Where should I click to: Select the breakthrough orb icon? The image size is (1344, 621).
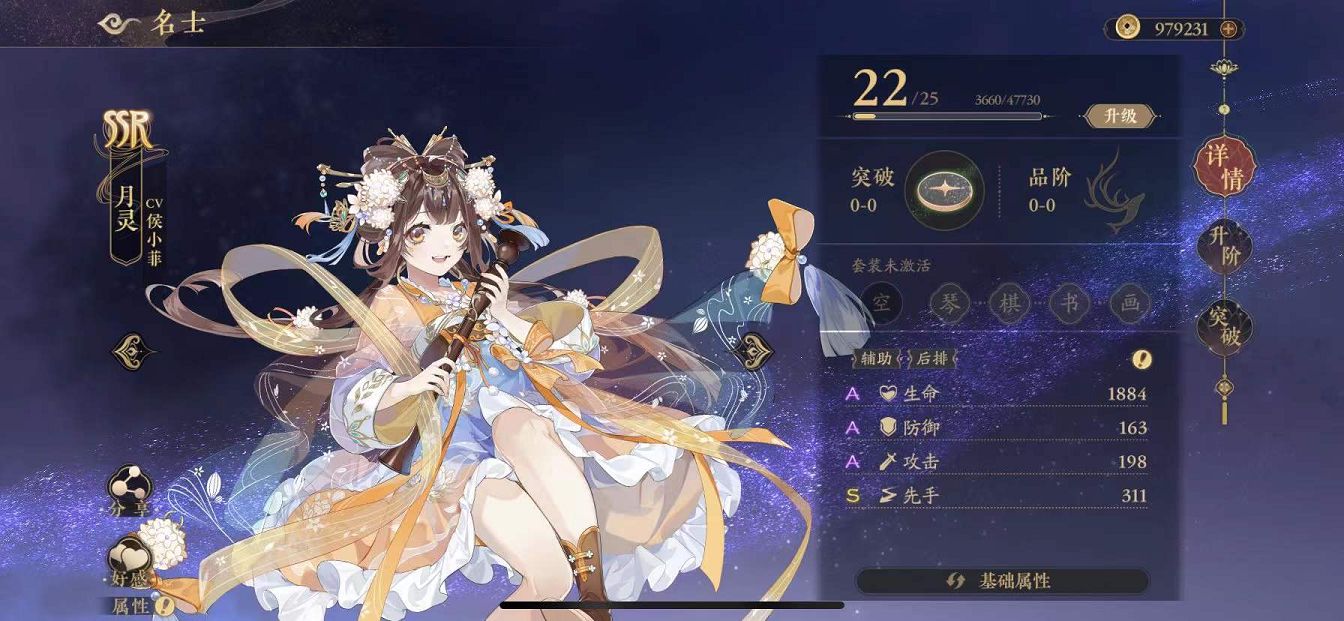(943, 189)
